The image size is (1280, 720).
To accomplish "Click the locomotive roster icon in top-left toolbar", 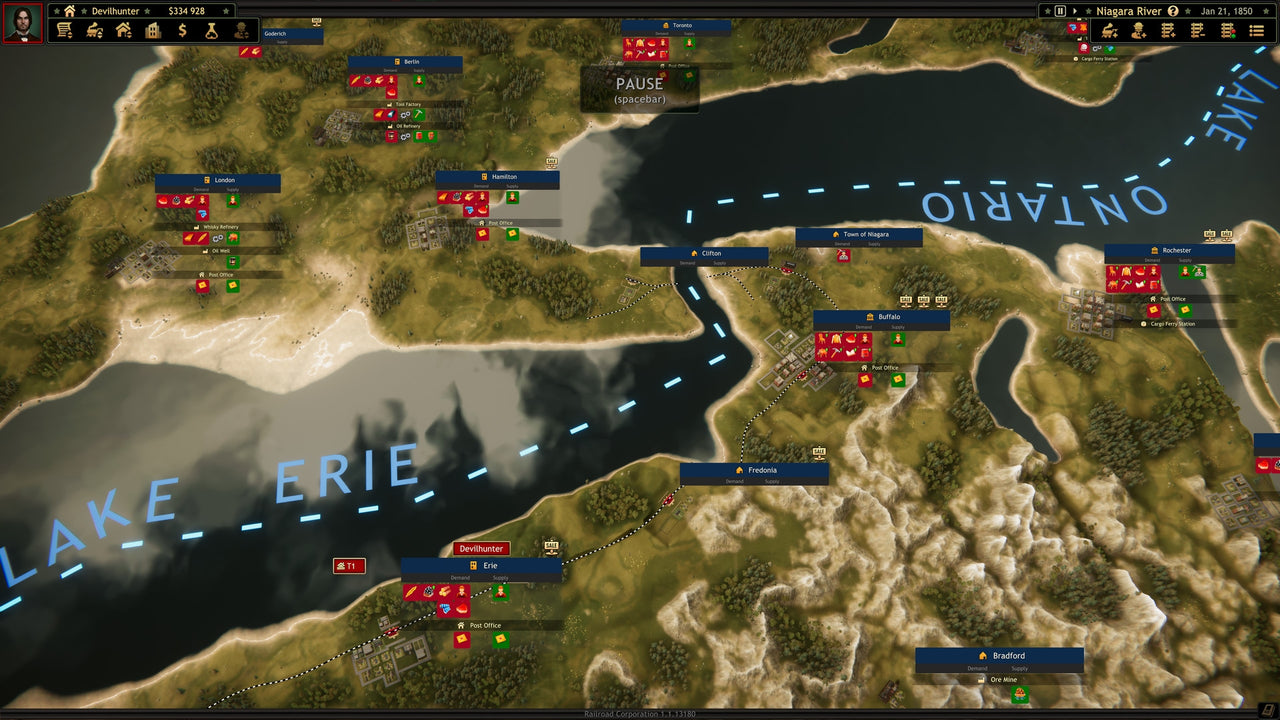I will [96, 31].
